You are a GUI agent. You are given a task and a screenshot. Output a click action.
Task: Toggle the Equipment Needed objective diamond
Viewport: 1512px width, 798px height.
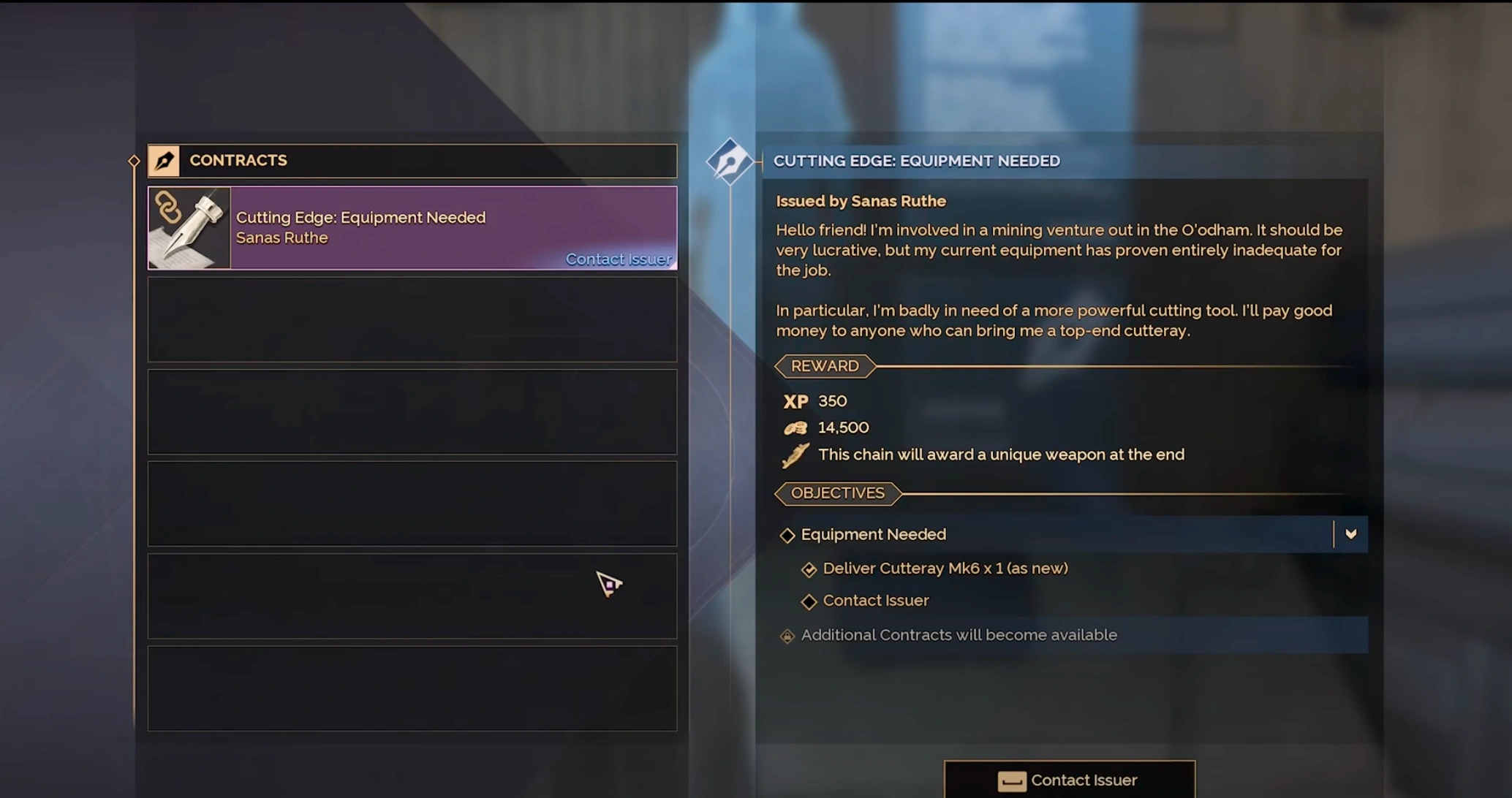point(788,535)
